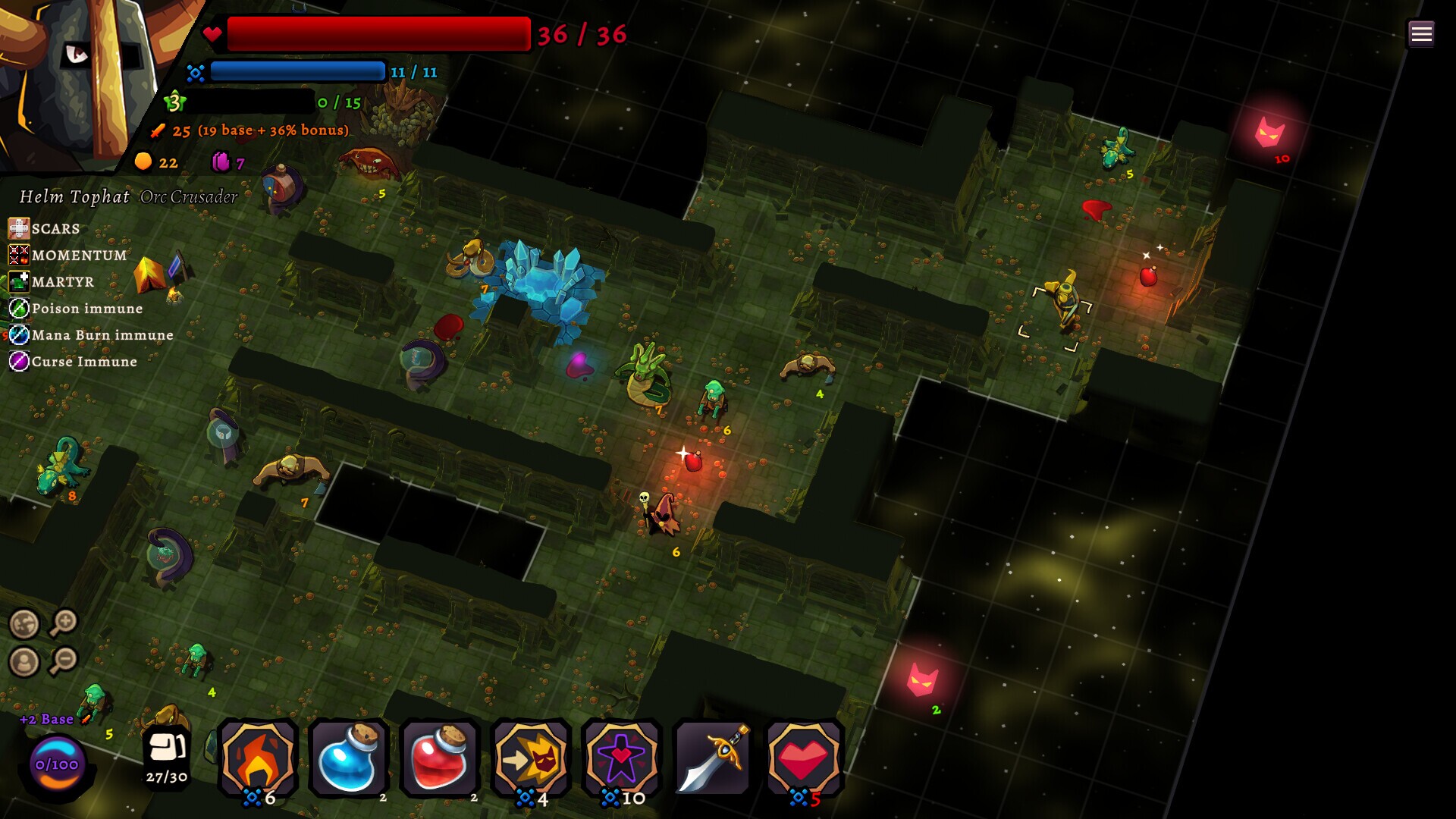This screenshot has height=819, width=1456.
Task: Click the red health bar showing 36/36
Action: click(379, 33)
